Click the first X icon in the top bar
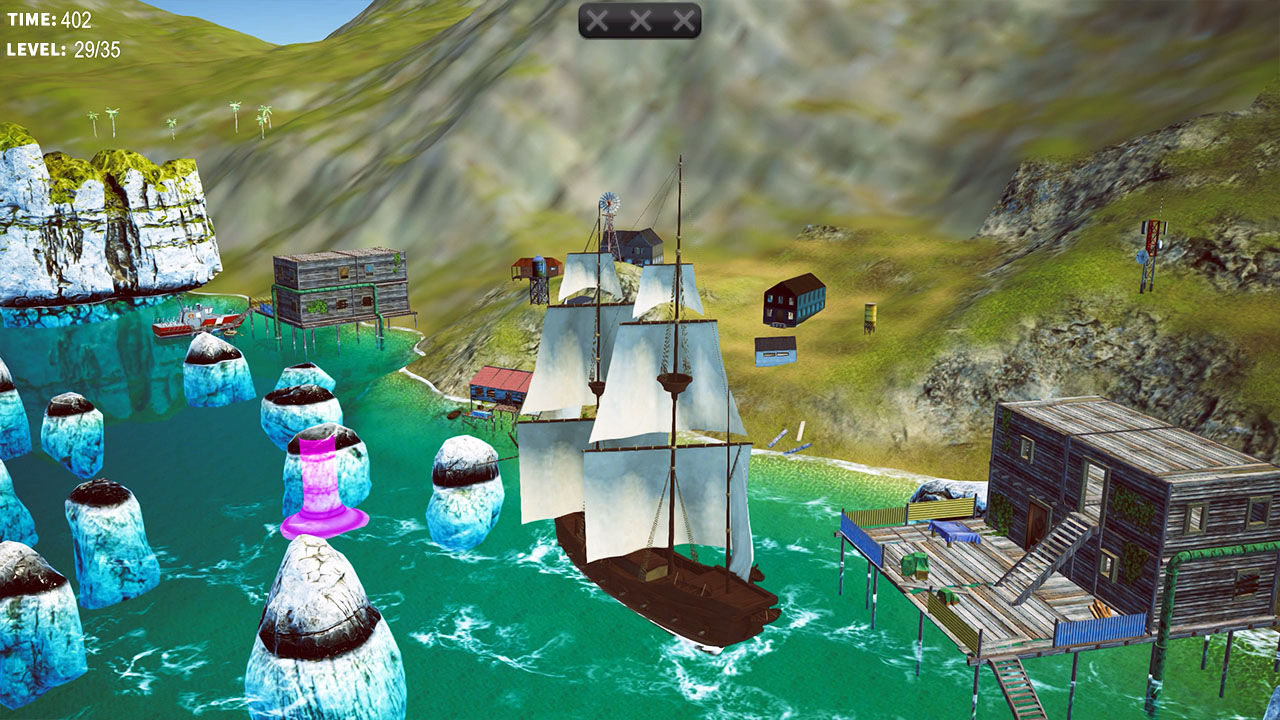1280x720 pixels. coord(598,18)
